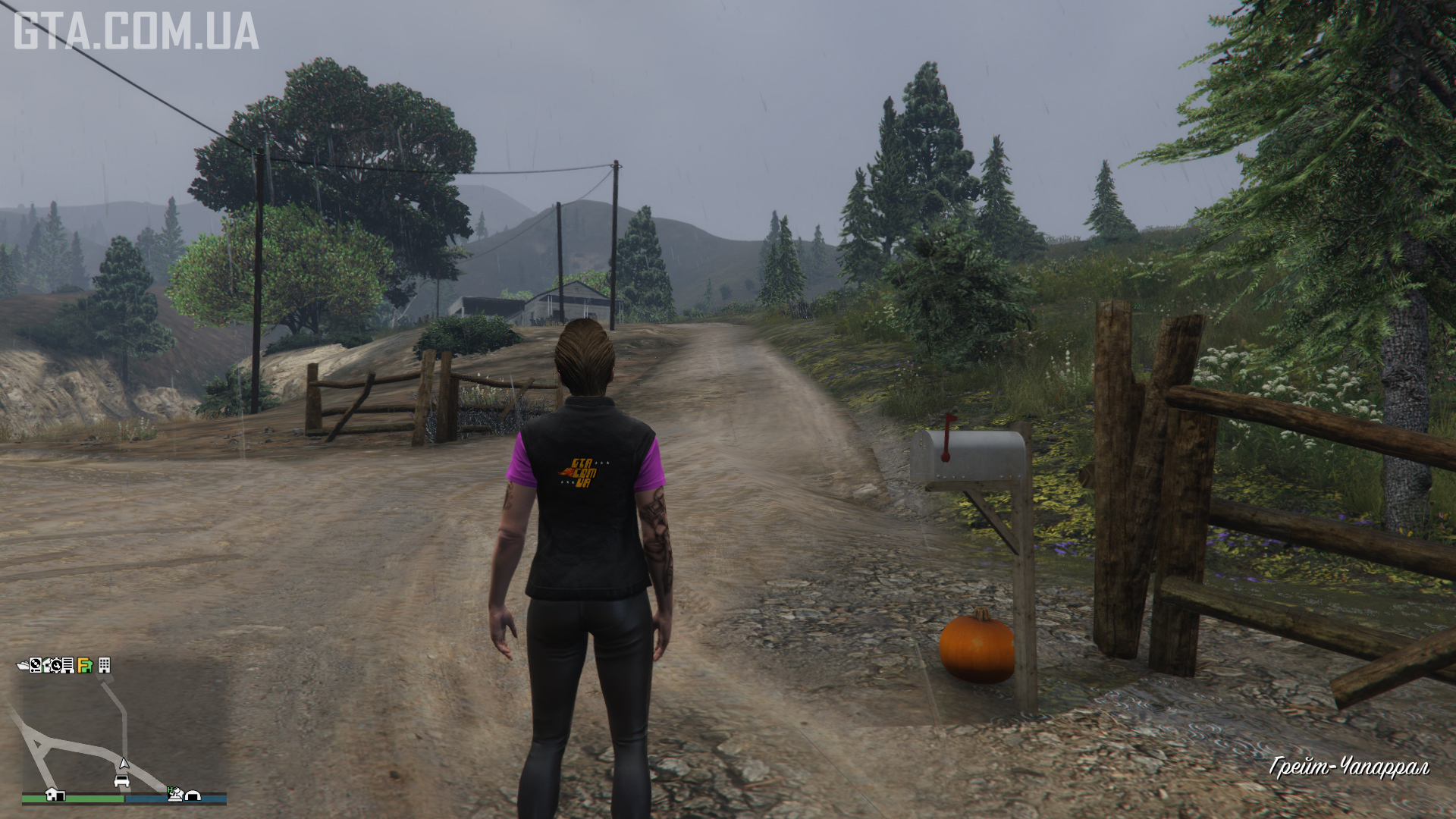Select the nightclub turntable blip

[x=36, y=665]
